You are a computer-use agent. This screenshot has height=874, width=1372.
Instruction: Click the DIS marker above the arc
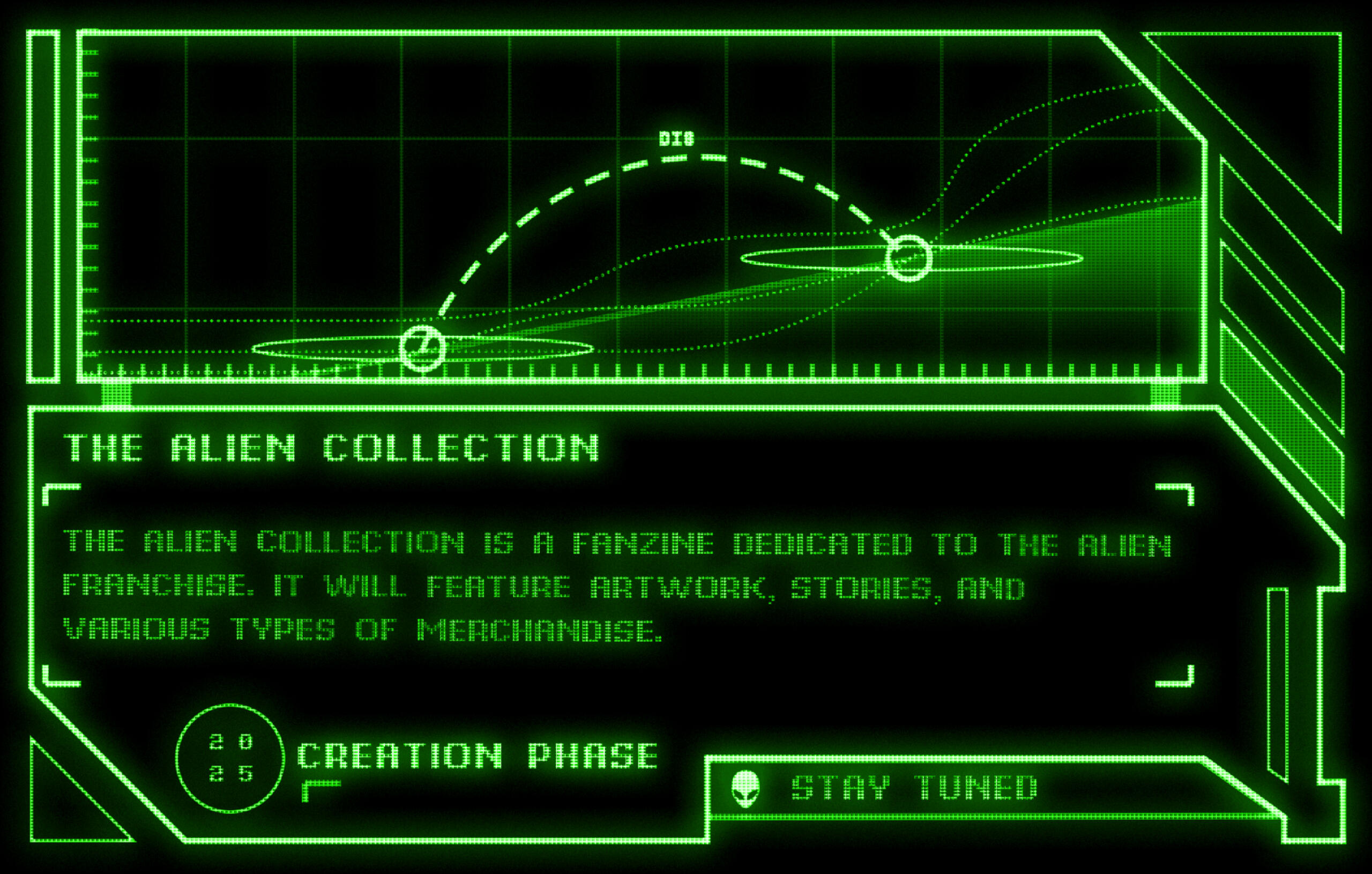(x=676, y=138)
